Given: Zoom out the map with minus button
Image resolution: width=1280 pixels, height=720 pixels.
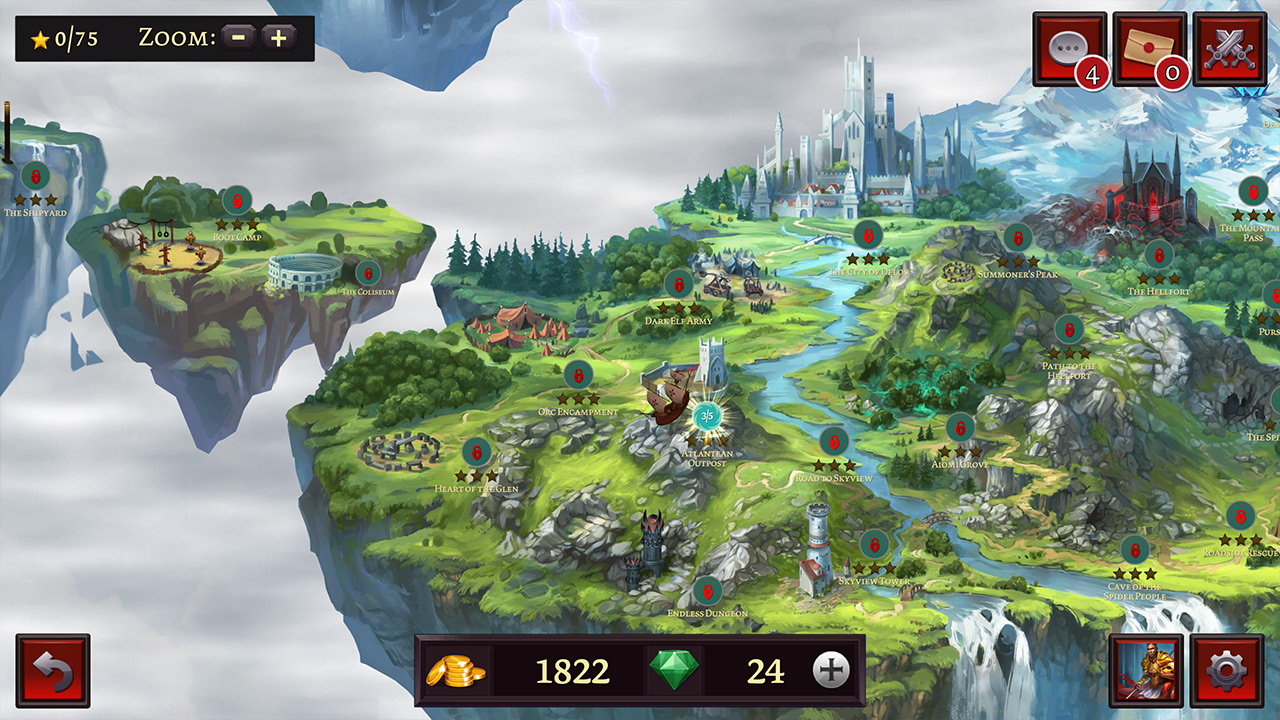Looking at the screenshot, I should click(x=239, y=38).
